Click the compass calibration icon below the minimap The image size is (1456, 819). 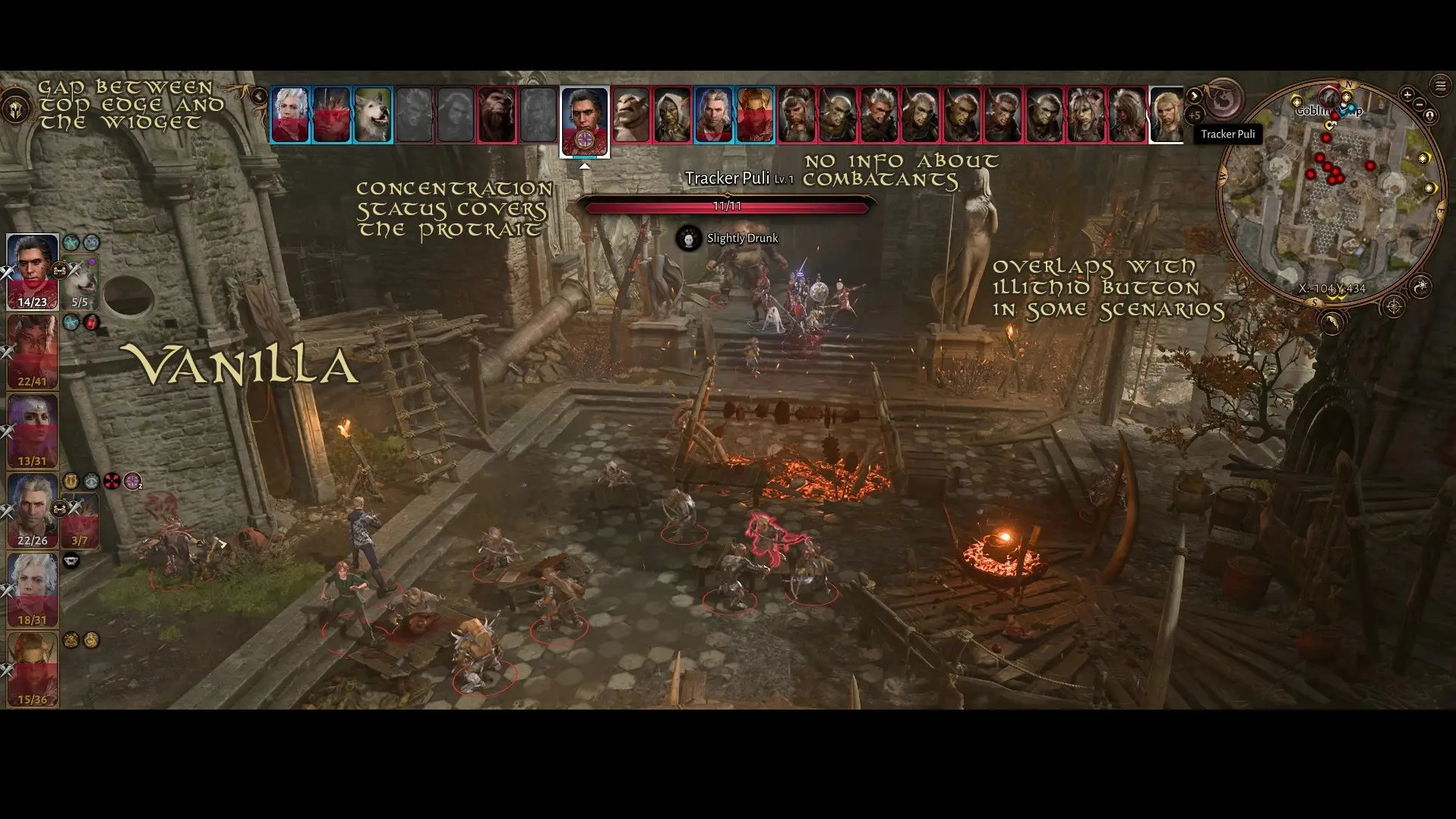pyautogui.click(x=1393, y=305)
